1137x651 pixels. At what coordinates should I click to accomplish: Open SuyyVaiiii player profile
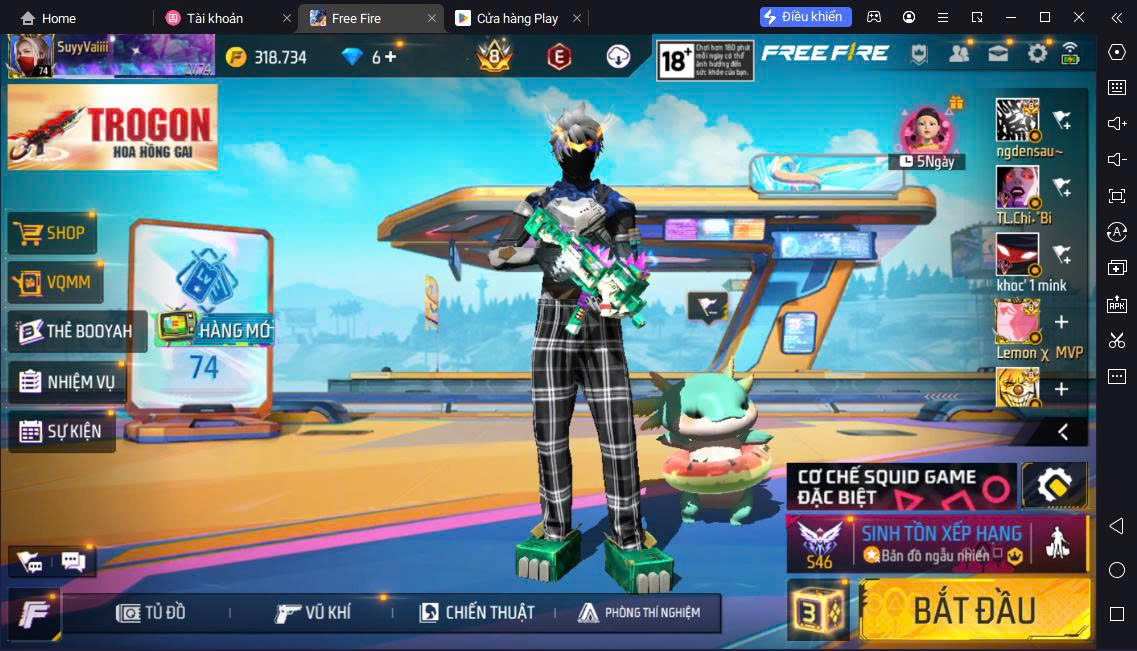(x=30, y=56)
